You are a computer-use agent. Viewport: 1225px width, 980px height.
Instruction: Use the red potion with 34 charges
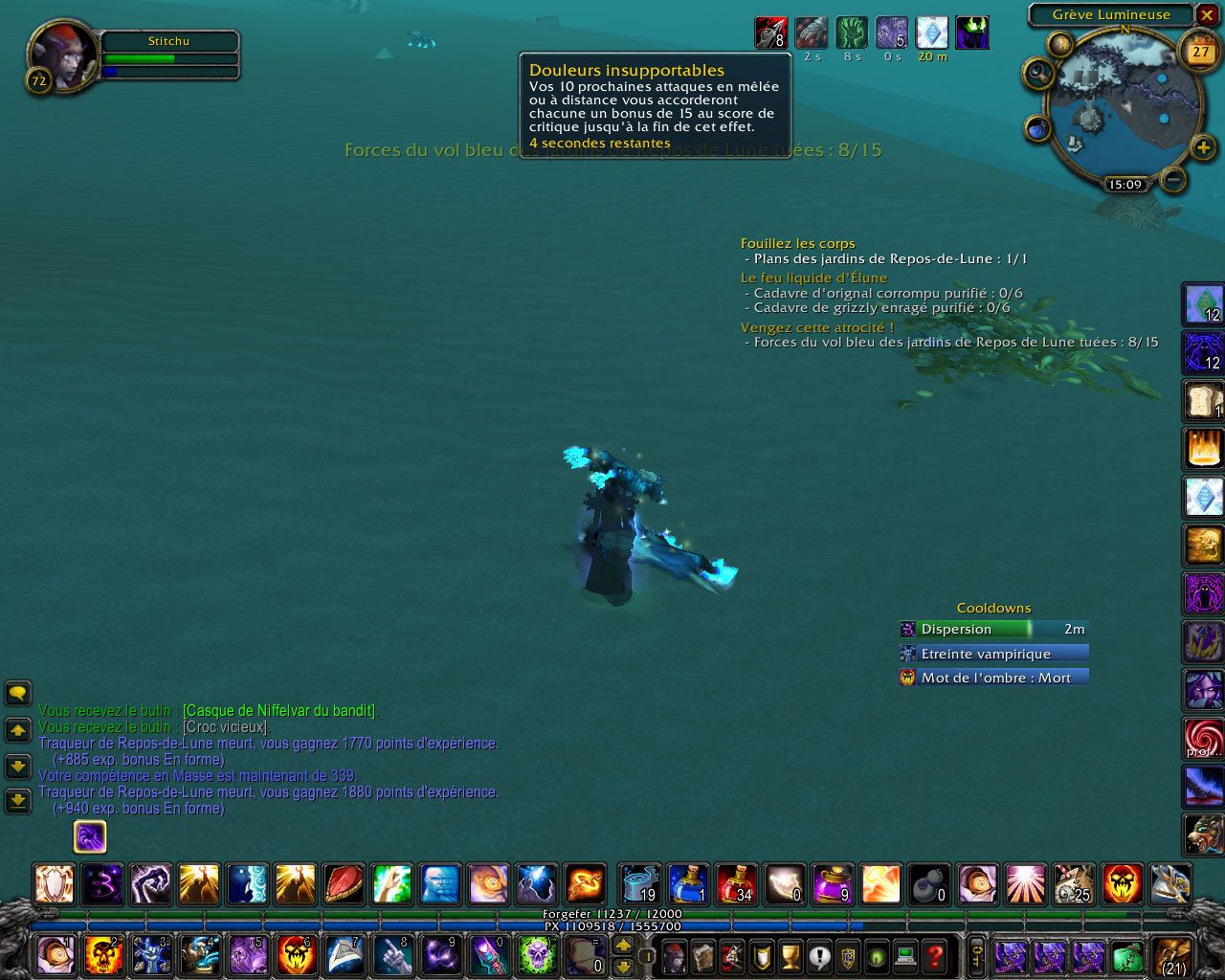736,883
